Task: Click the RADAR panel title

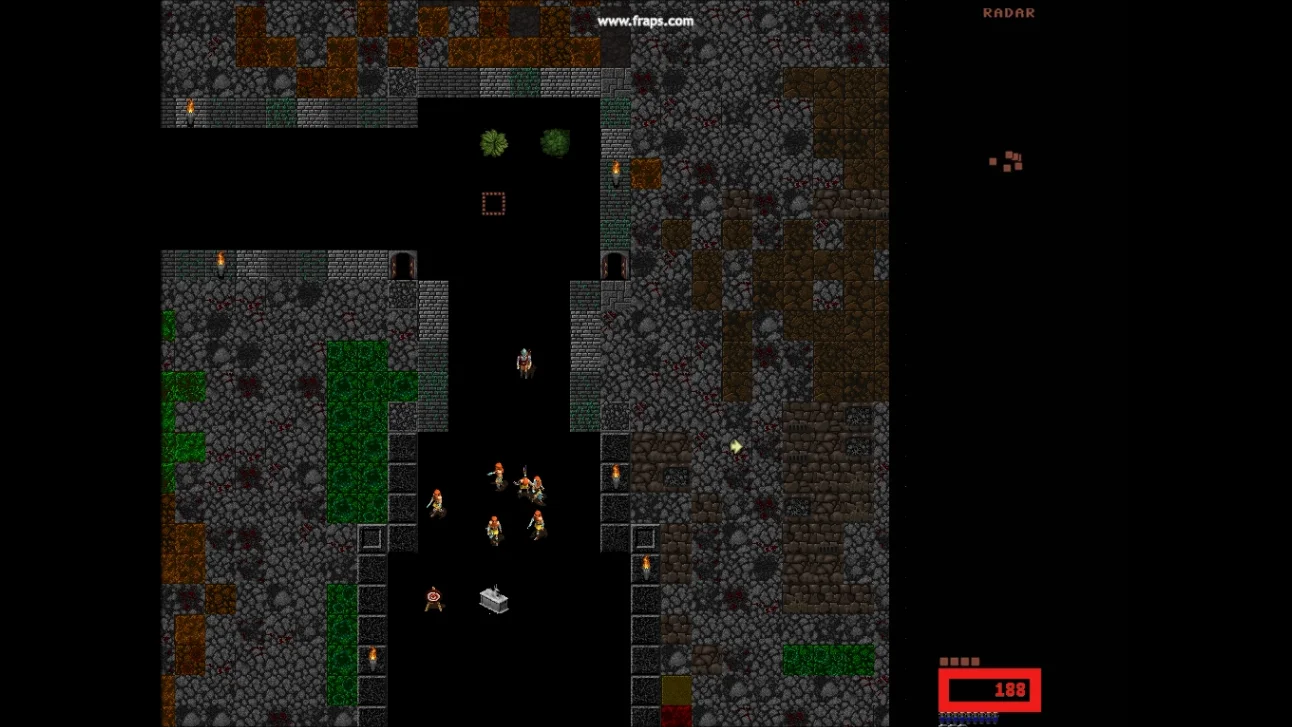Action: point(1008,13)
